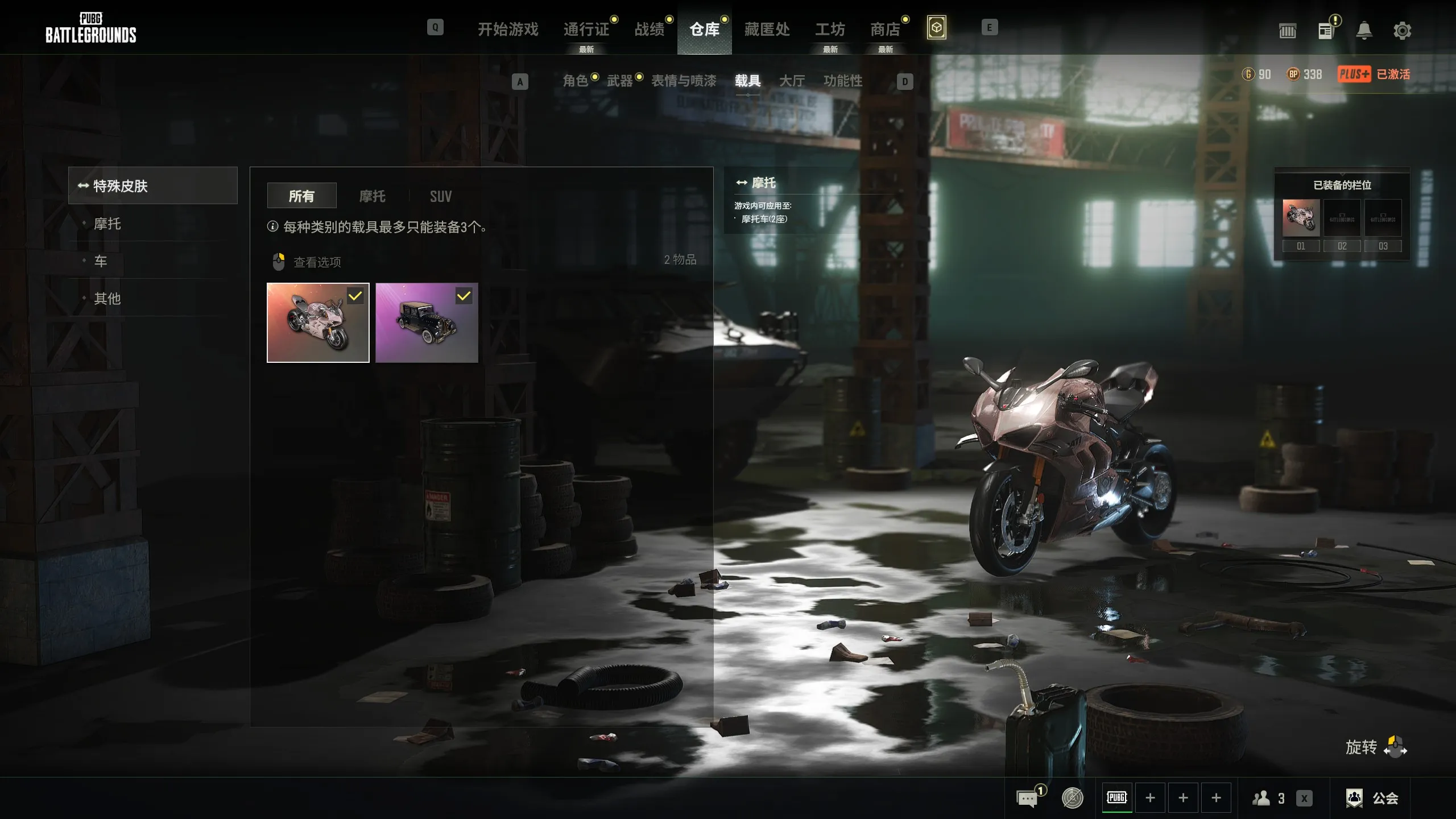Open the settings gear icon
The image size is (1456, 819).
(1402, 31)
